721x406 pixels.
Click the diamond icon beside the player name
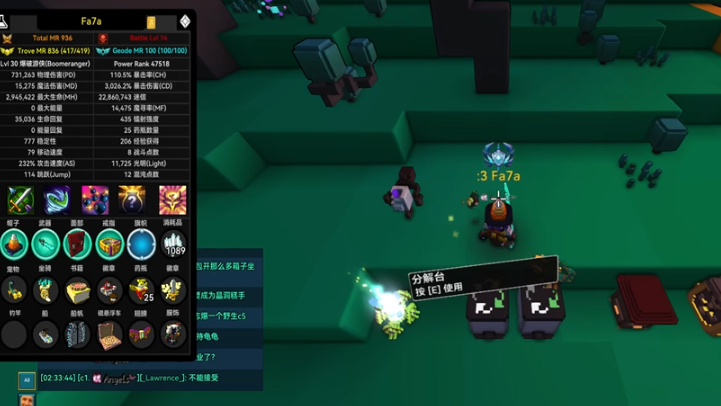(x=185, y=21)
